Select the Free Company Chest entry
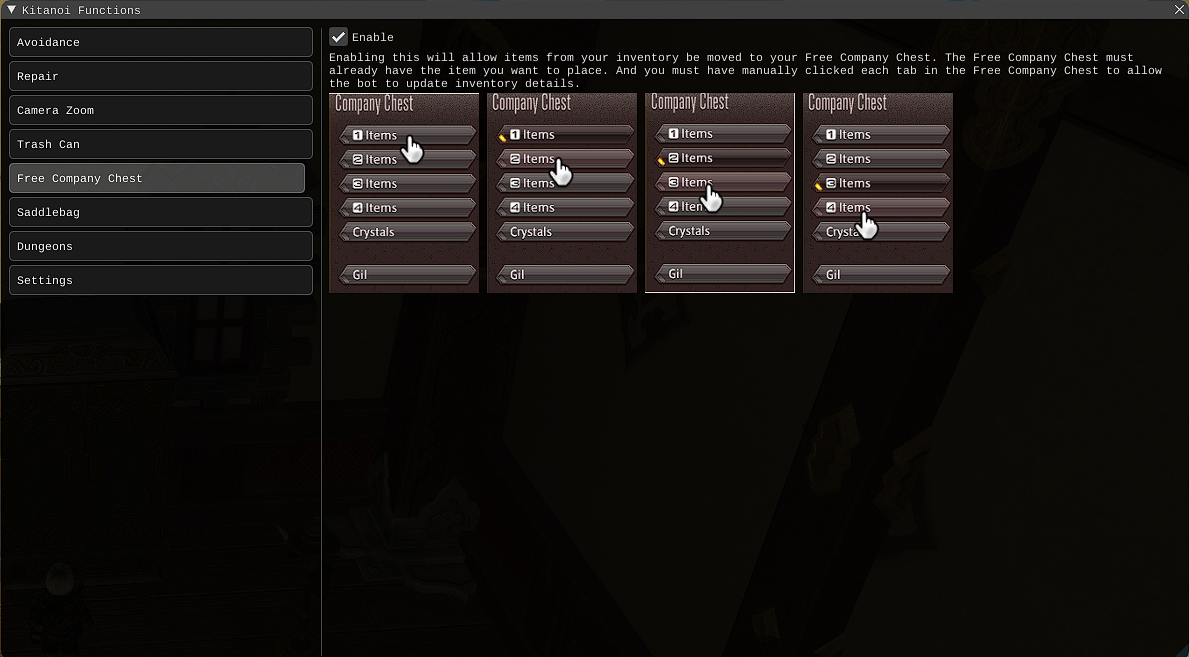The width and height of the screenshot is (1189, 657). (156, 178)
